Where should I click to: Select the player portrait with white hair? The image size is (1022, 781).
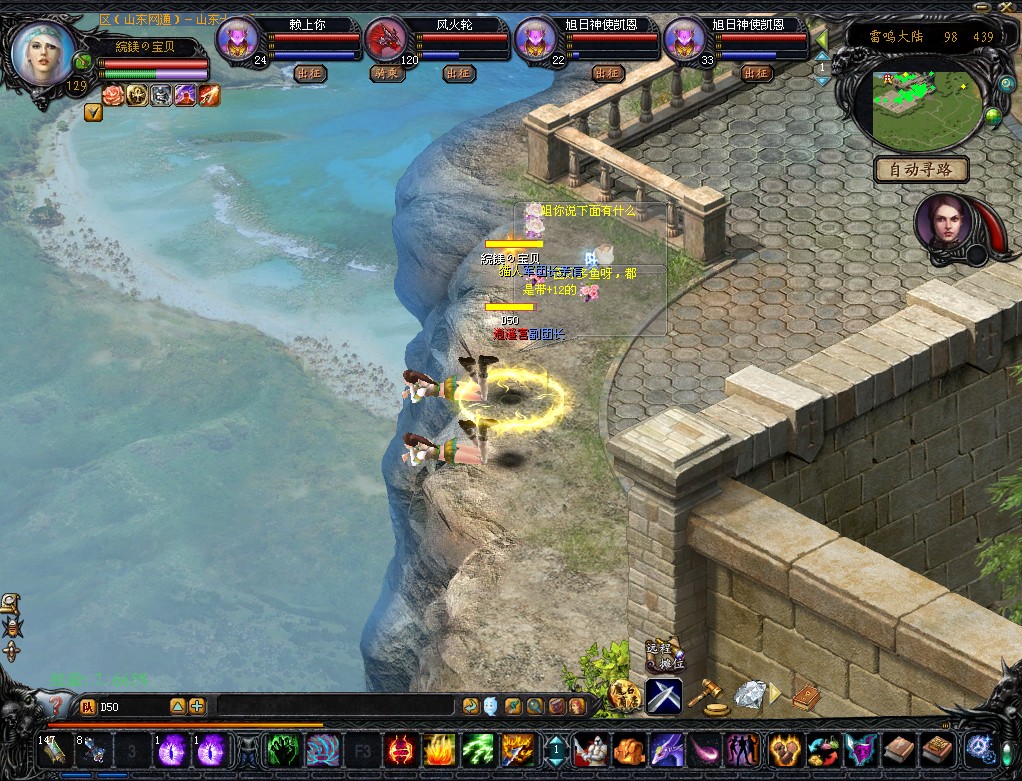click(x=42, y=55)
